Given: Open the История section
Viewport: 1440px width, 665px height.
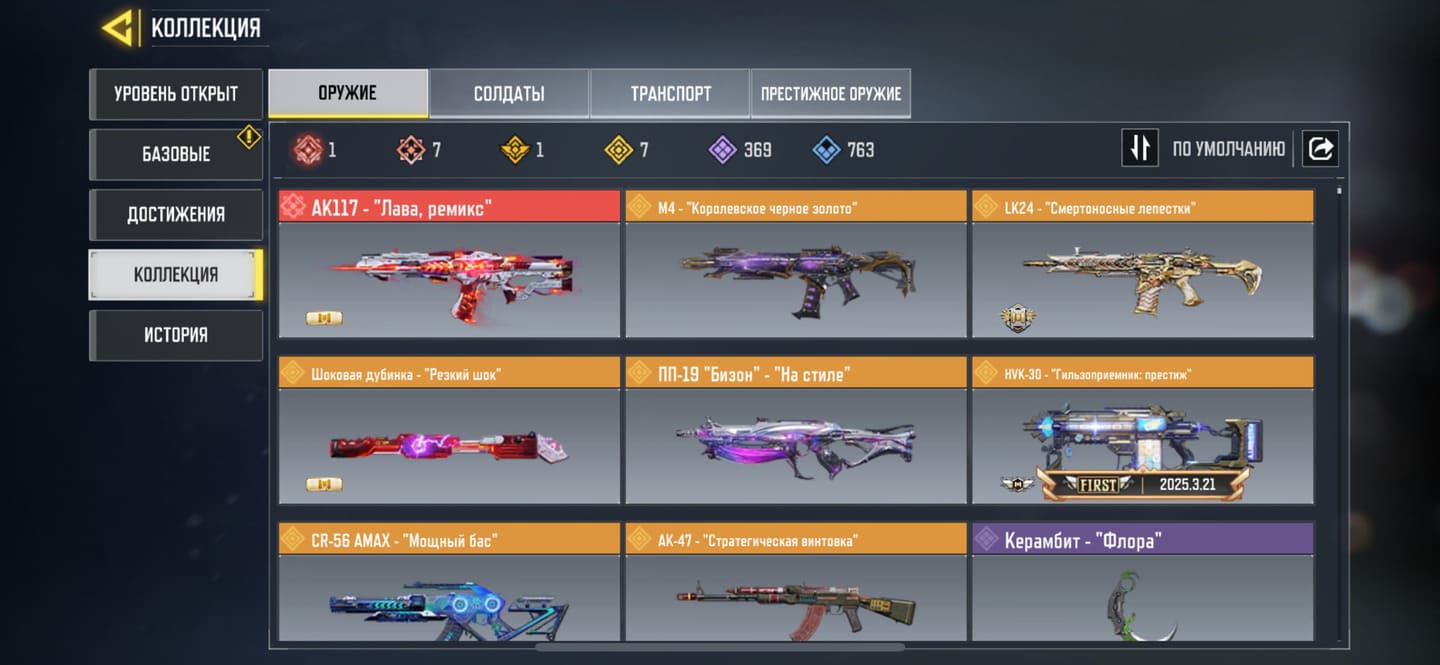Looking at the screenshot, I should (x=176, y=334).
